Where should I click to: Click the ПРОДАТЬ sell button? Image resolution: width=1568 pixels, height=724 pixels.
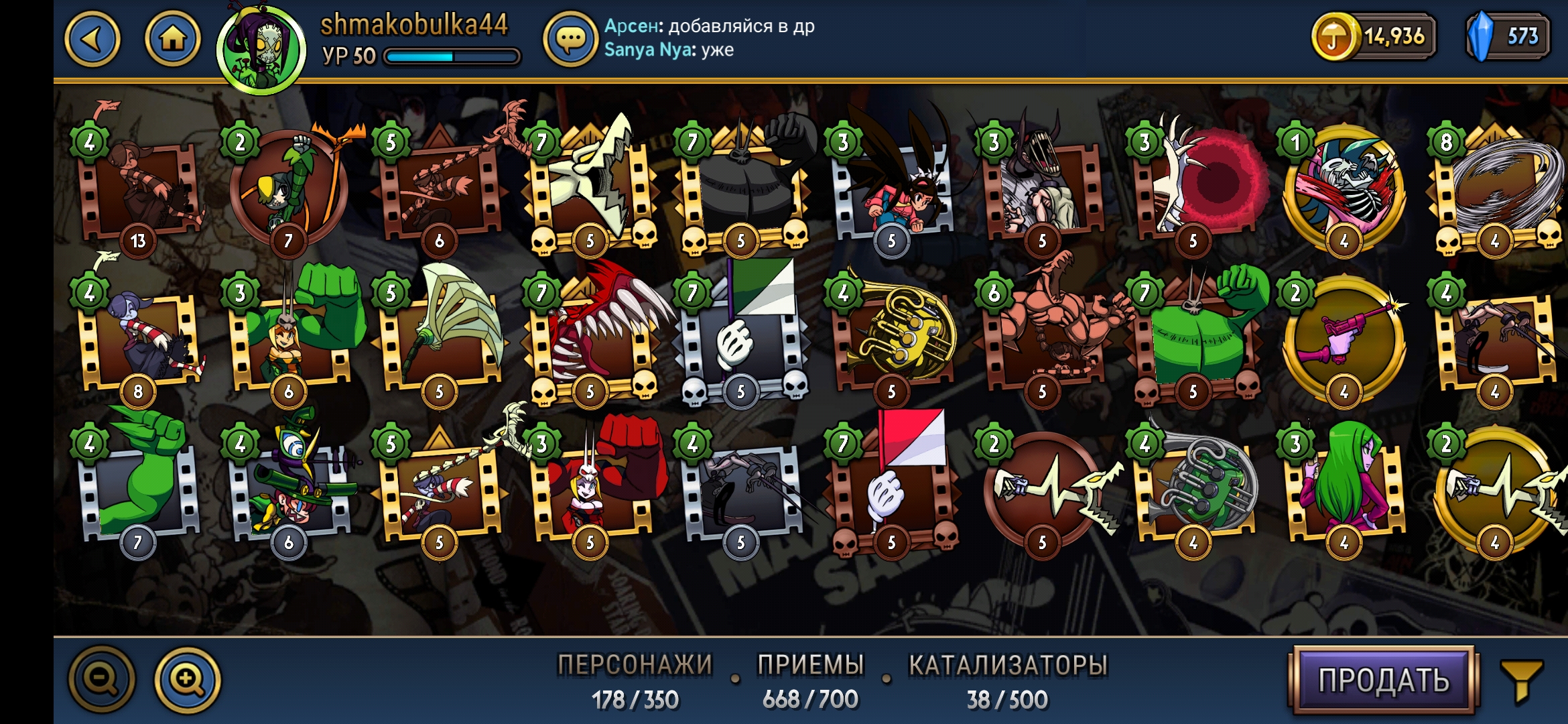coord(1383,680)
